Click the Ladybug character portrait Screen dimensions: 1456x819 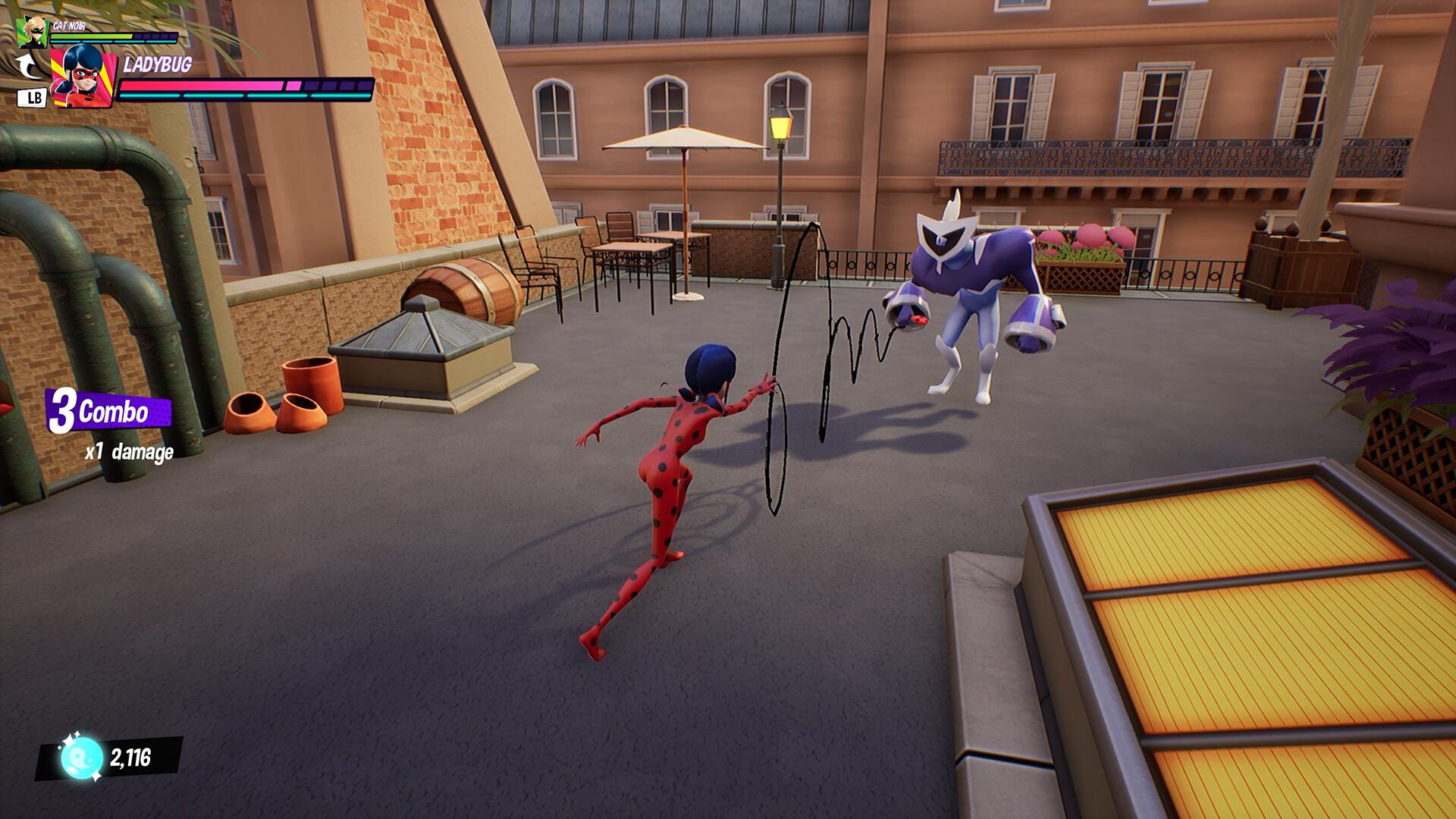pyautogui.click(x=83, y=76)
